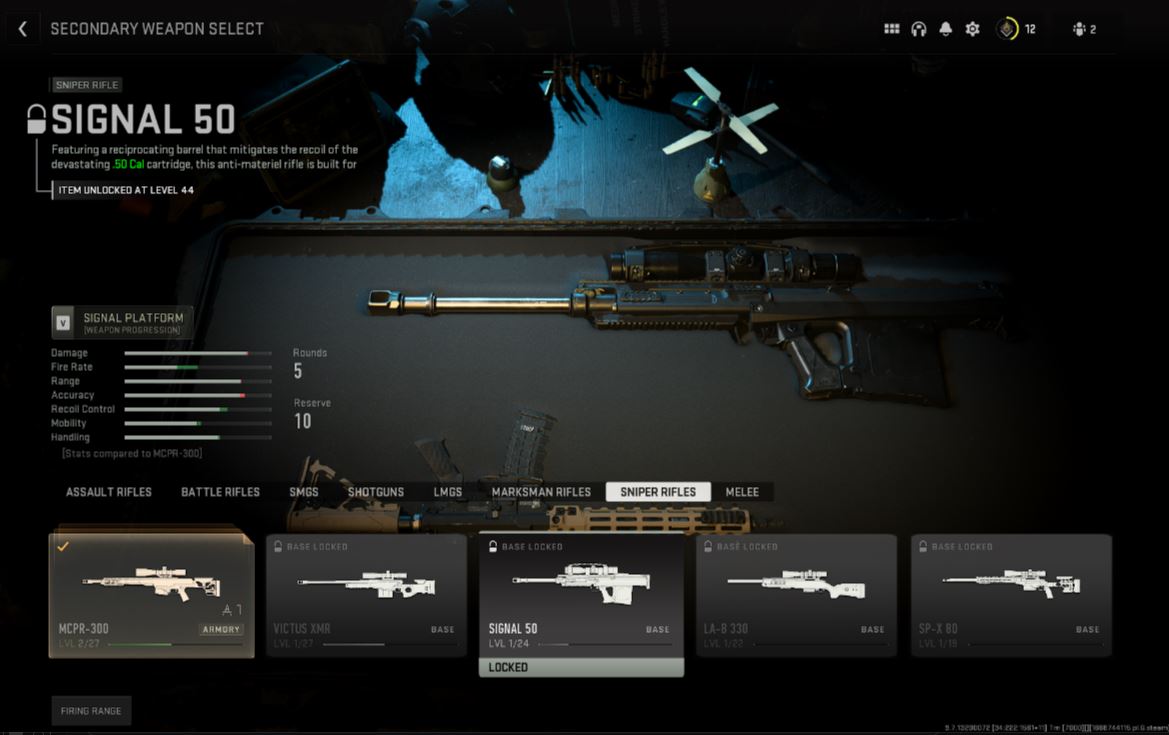Switch to the Assault Rifles tab
1169x735 pixels.
(x=109, y=492)
